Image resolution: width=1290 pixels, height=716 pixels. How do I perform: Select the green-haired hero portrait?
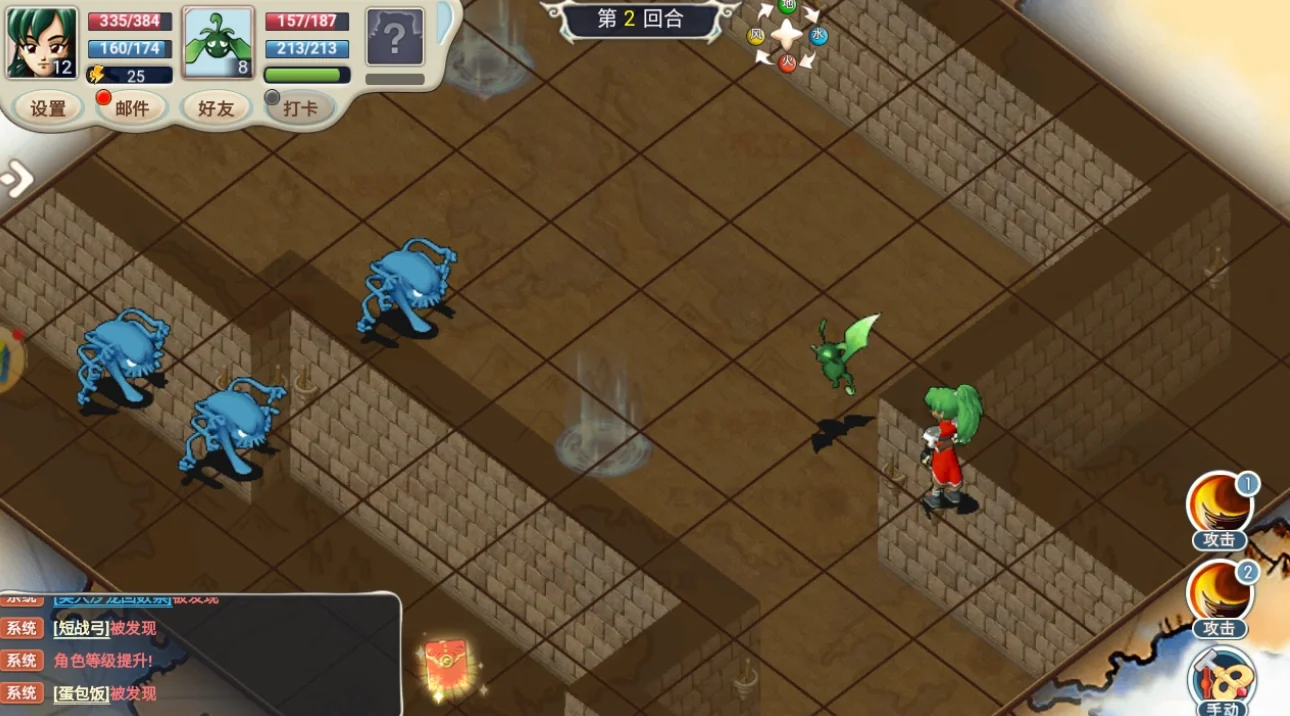42,43
